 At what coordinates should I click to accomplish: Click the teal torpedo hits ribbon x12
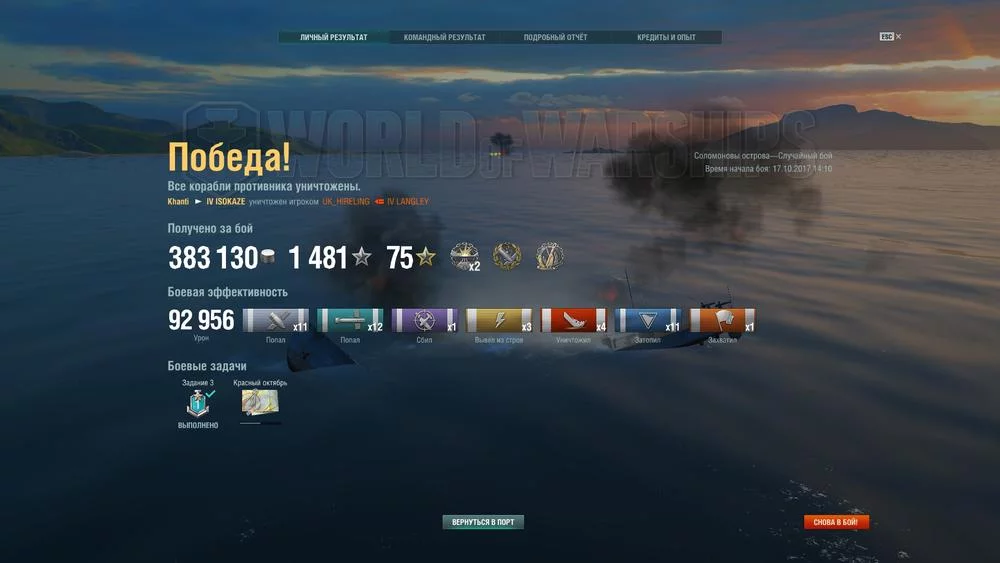point(350,320)
